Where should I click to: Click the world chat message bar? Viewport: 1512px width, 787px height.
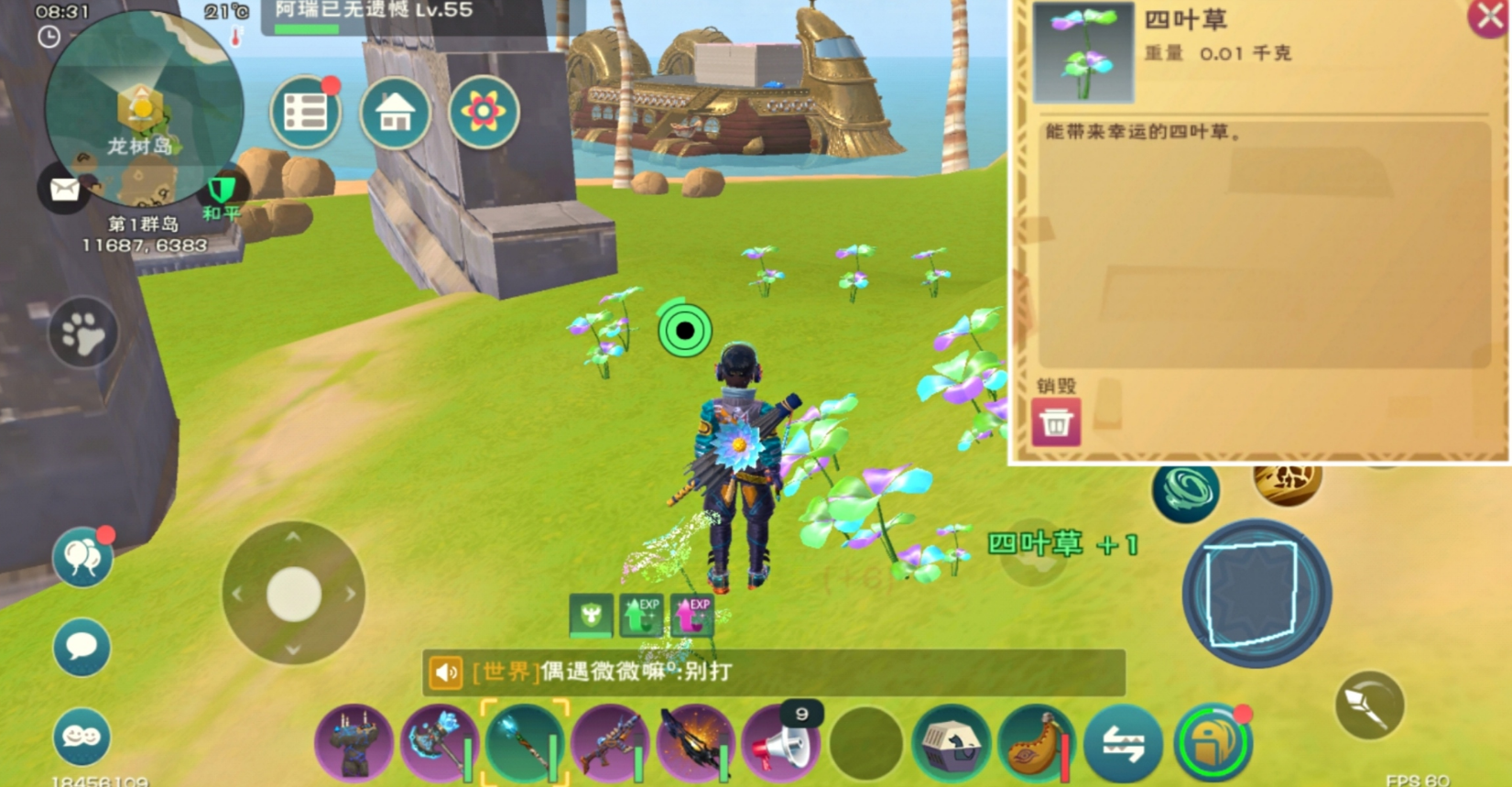774,672
